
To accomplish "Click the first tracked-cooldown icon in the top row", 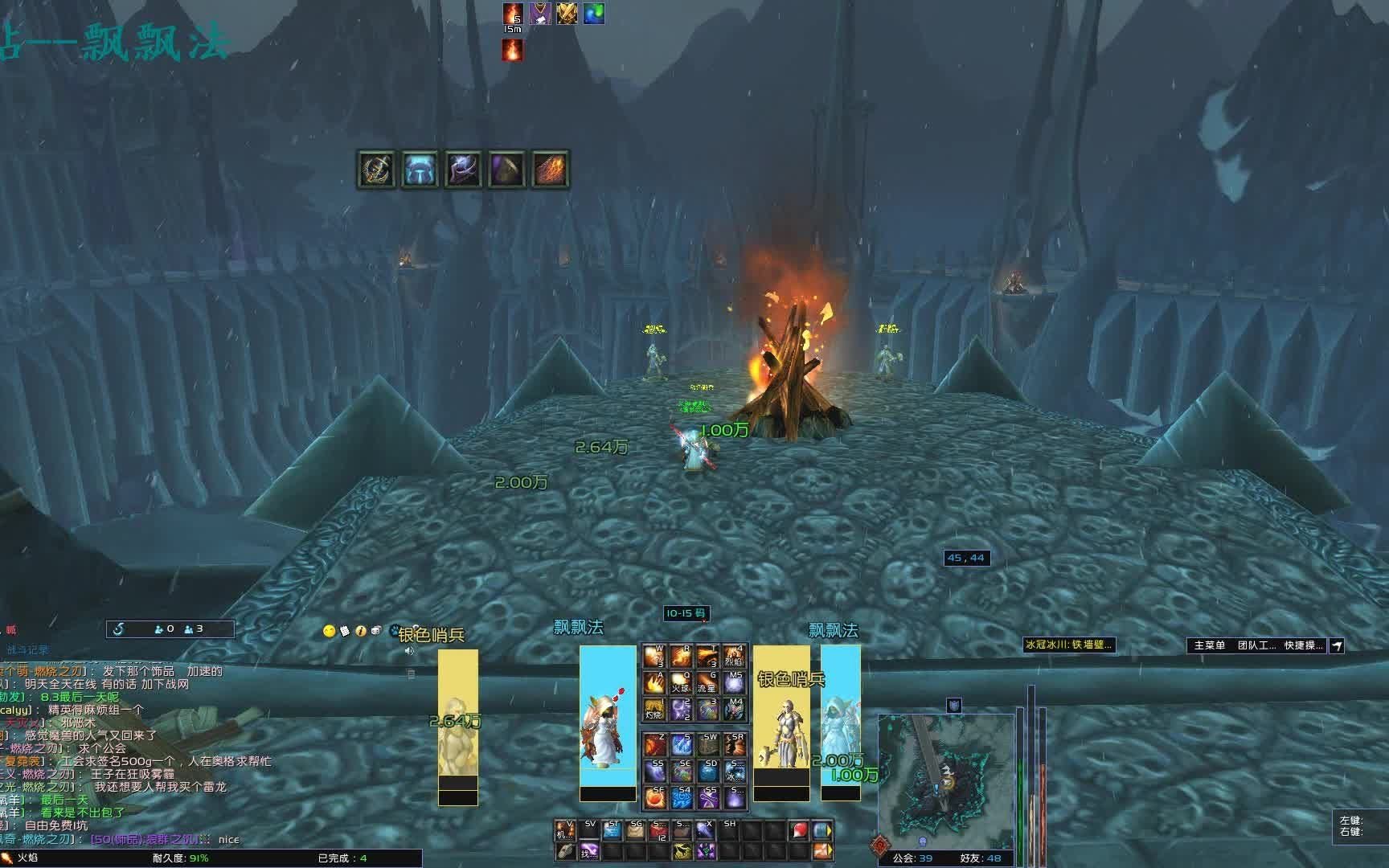I will tap(376, 170).
